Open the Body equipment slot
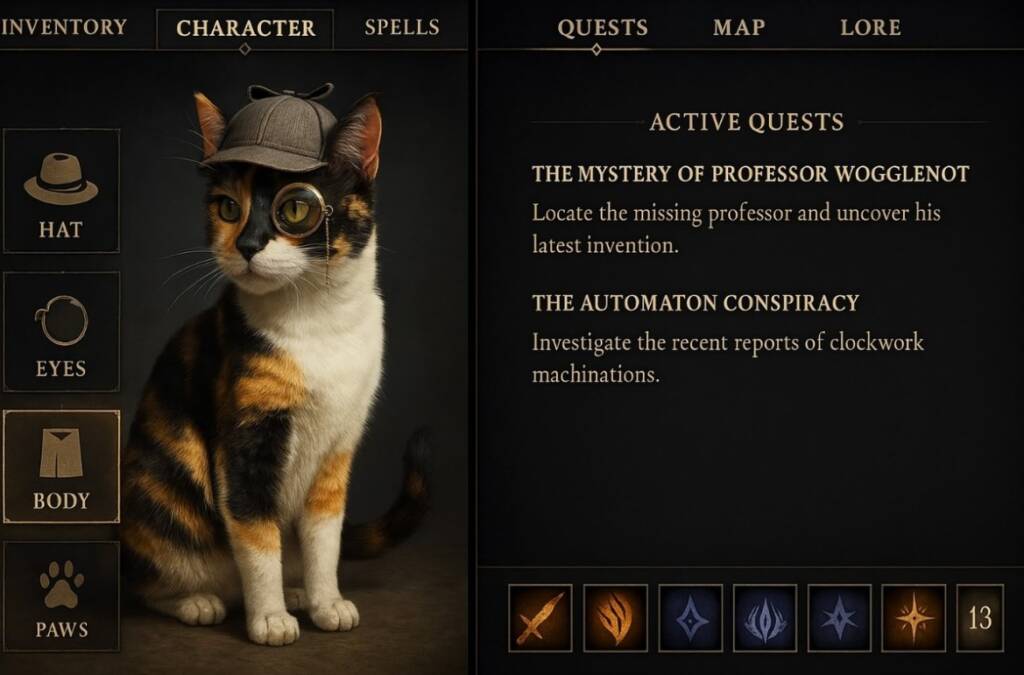Screen dimensions: 1024x675 (x=61, y=466)
